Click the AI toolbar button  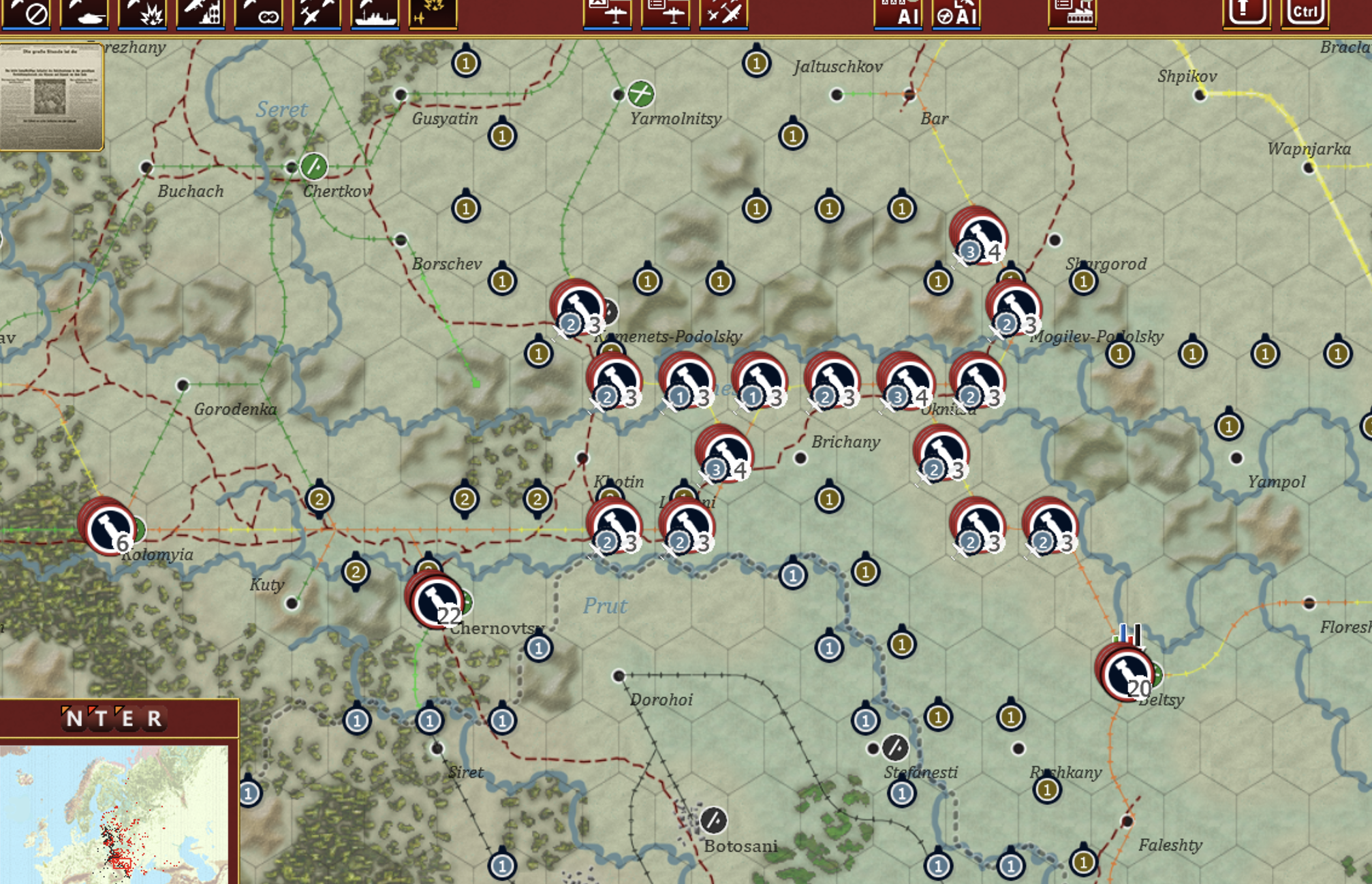pos(897,15)
